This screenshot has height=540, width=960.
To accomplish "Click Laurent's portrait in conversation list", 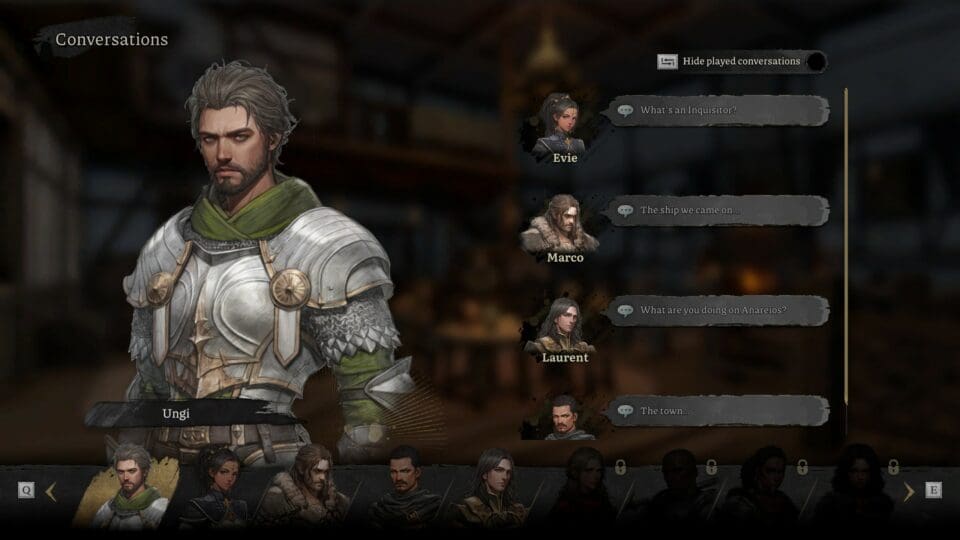I will [562, 323].
